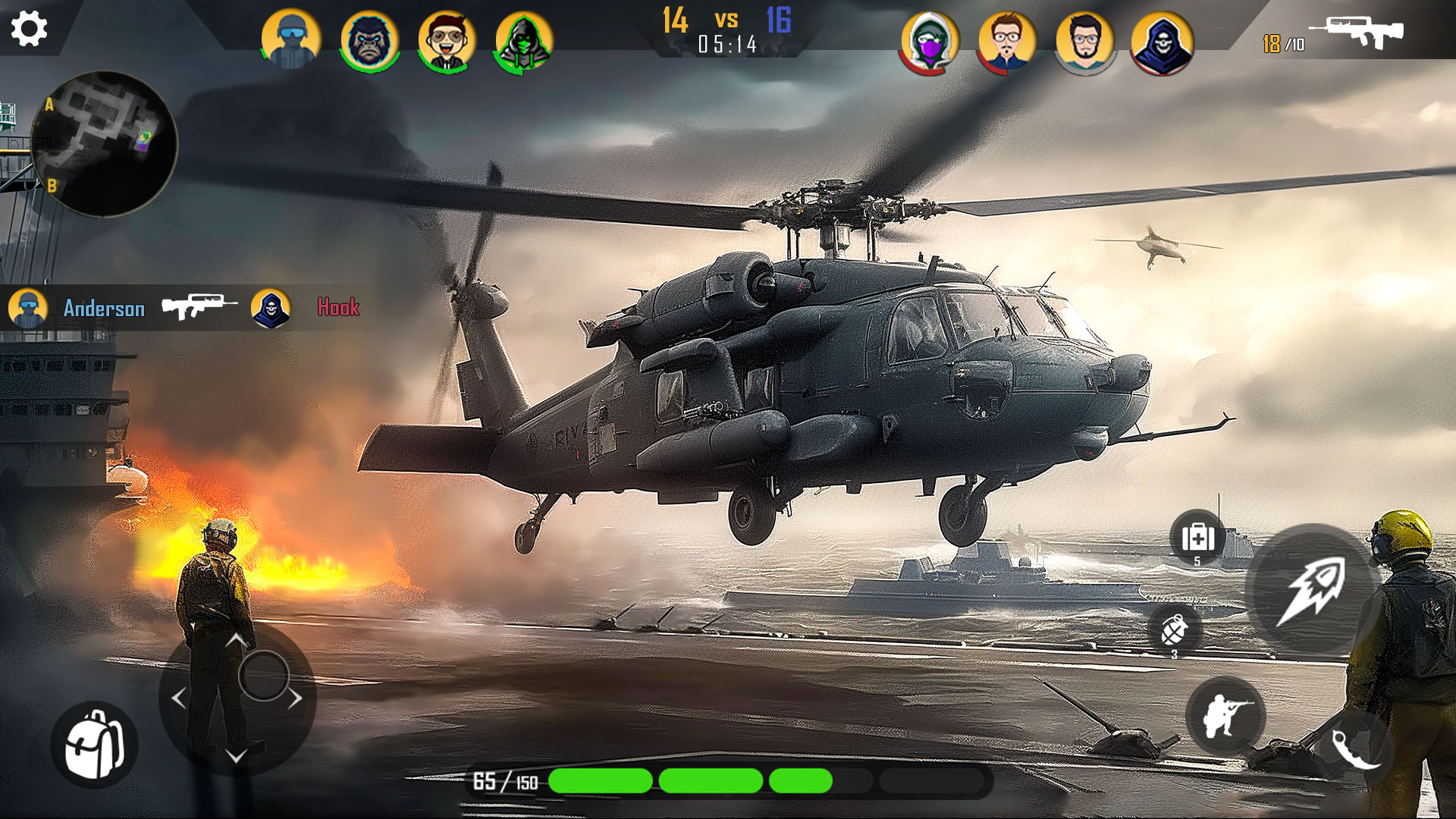Tap the blue hooded skull avatar
1456x819 pixels.
1162,42
